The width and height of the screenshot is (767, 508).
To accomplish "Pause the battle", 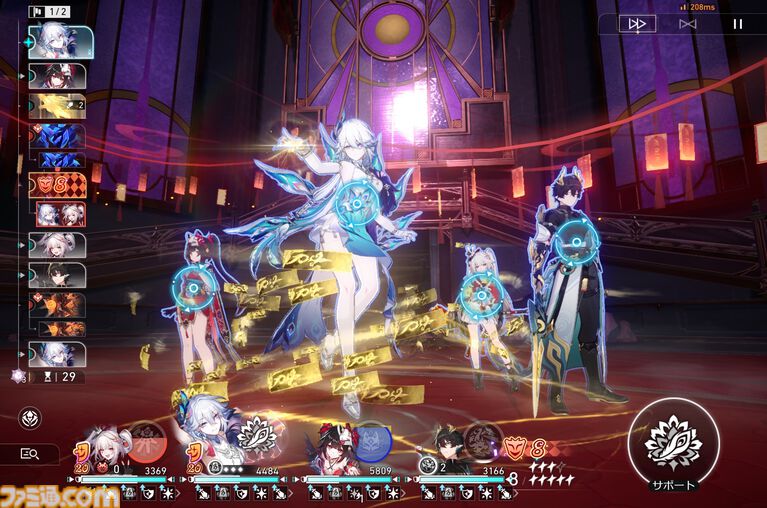I will 738,24.
